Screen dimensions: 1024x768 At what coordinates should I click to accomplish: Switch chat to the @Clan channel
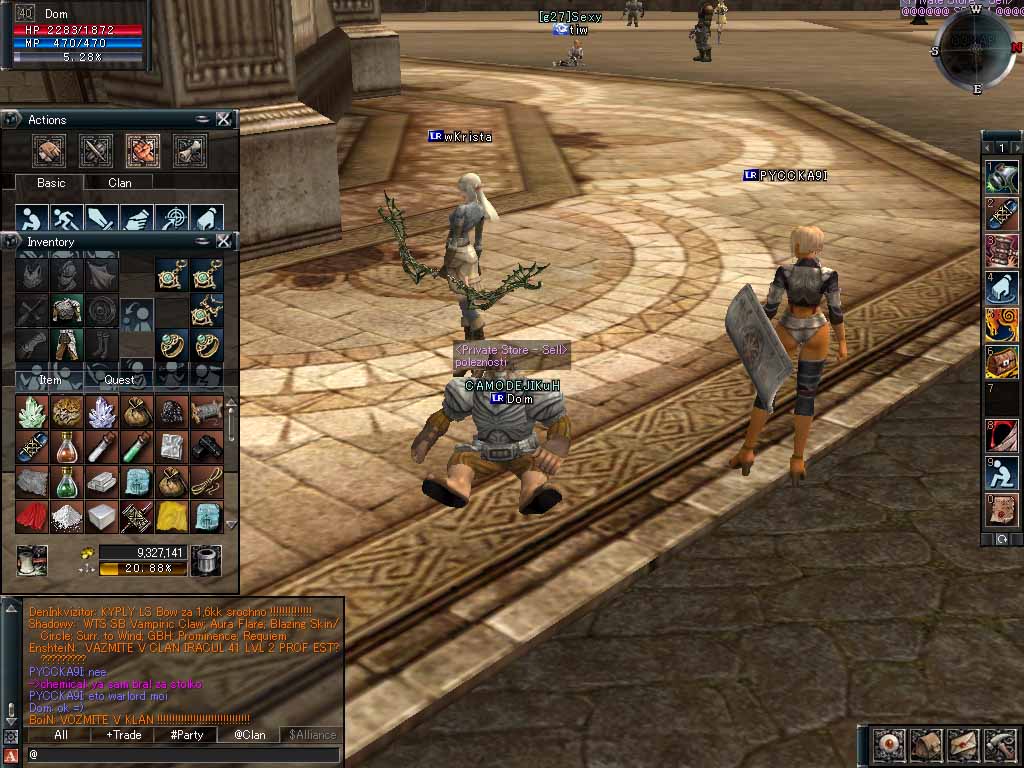tap(249, 735)
